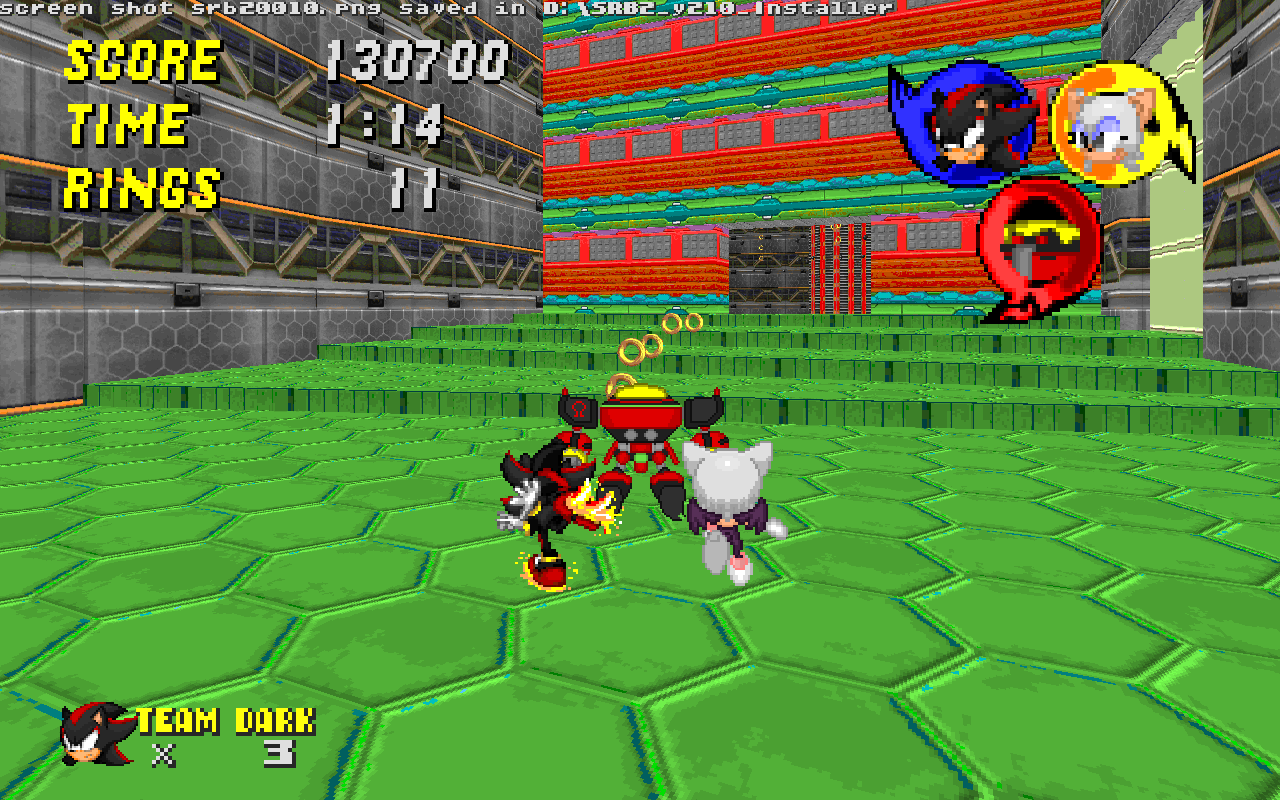Select the RINGS counter label
1280x800 pixels.
(145, 185)
